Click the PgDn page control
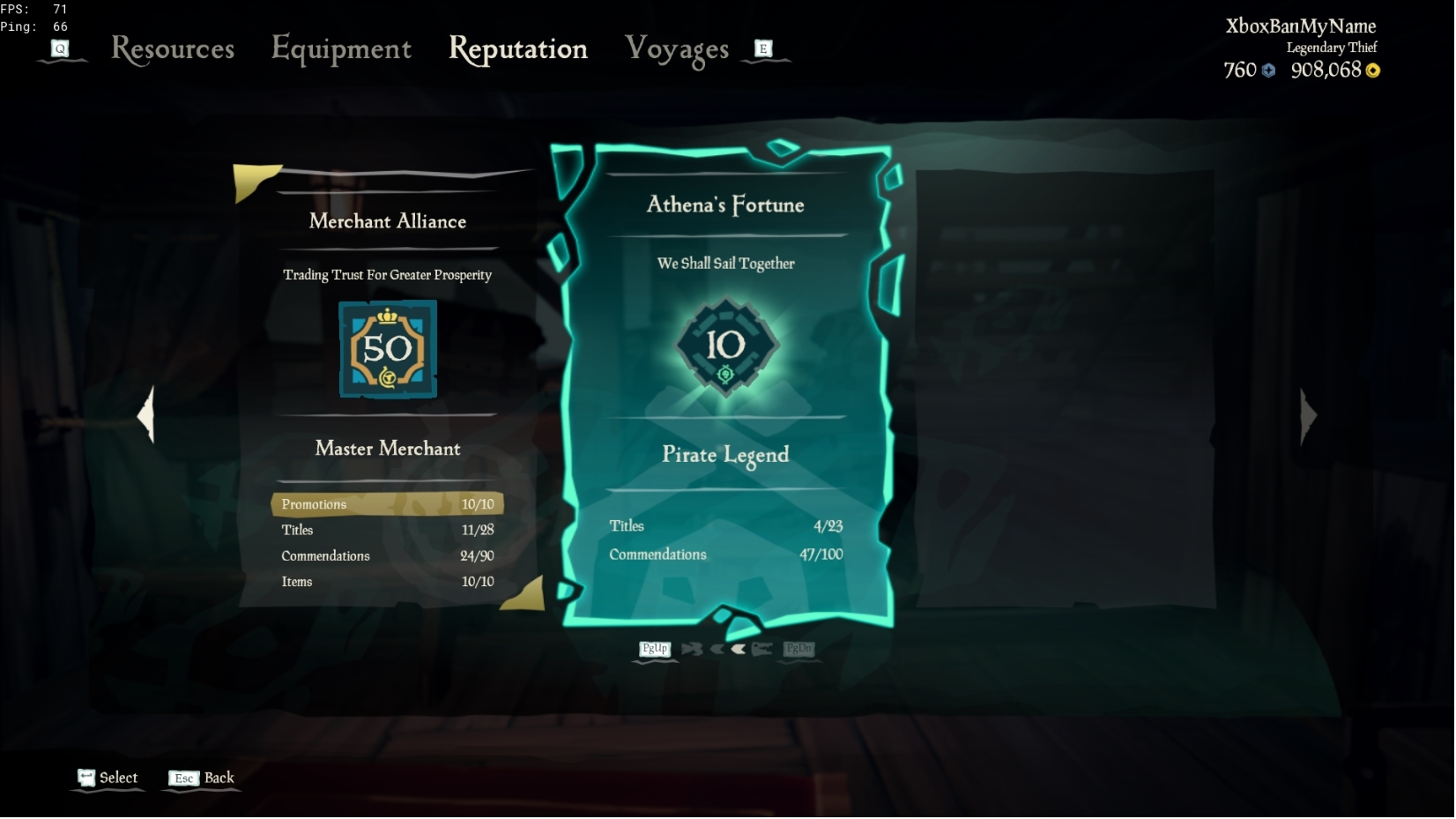1456x819 pixels. pyautogui.click(x=798, y=650)
